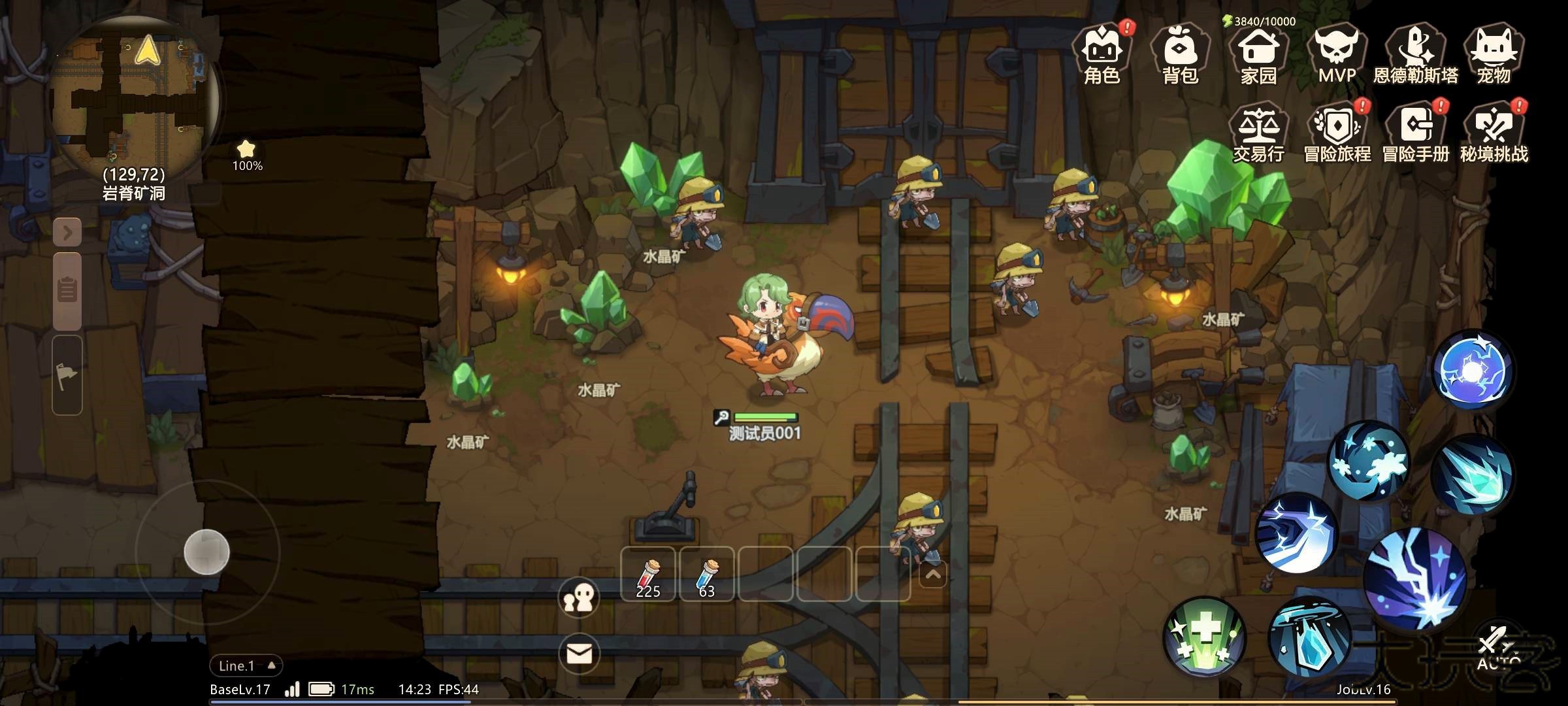The image size is (1568, 706).
Task: Expand the left side panel arrow
Action: (67, 232)
